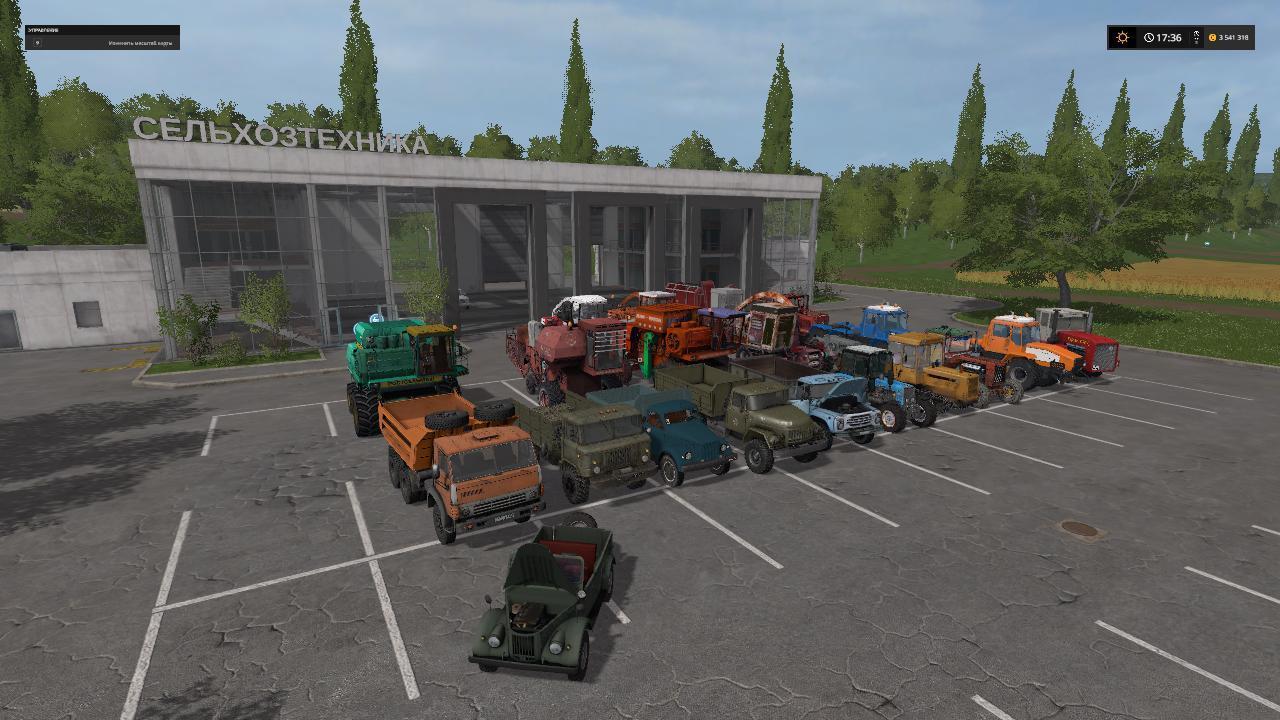This screenshot has height=720, width=1280.
Task: Click the red harvester at the far right
Action: click(x=1090, y=350)
